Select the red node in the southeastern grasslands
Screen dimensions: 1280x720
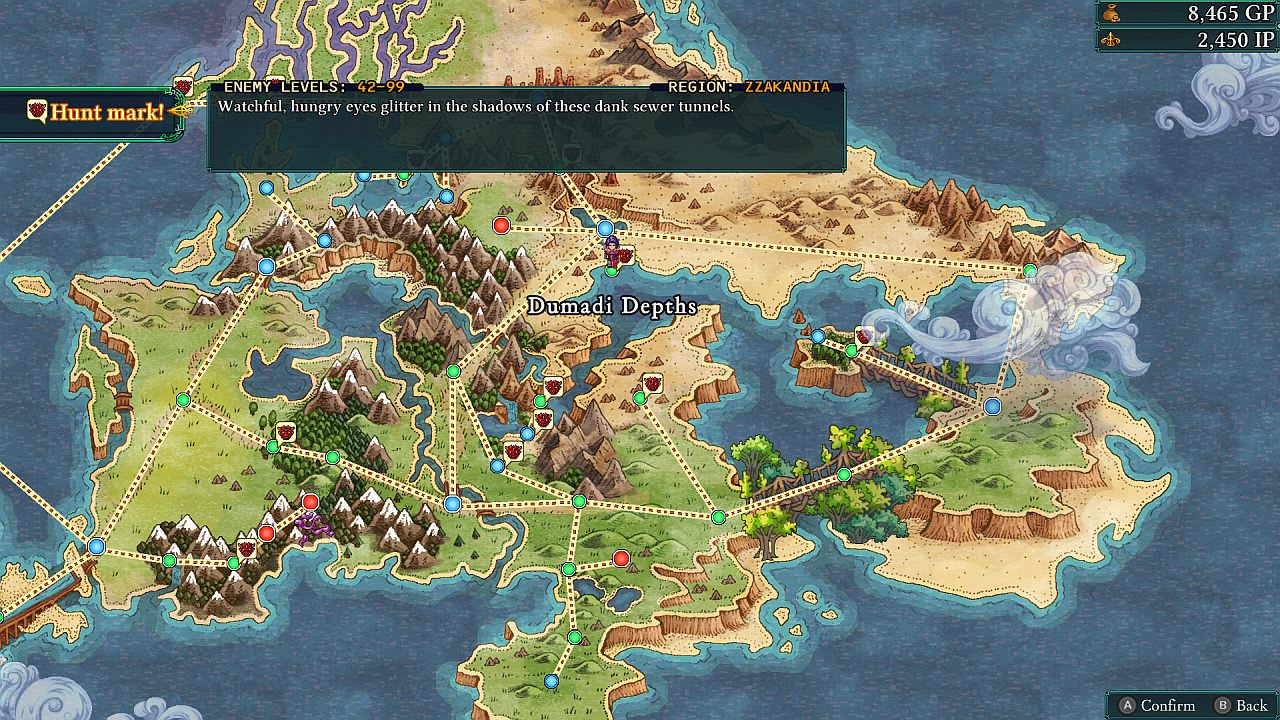pyautogui.click(x=622, y=560)
